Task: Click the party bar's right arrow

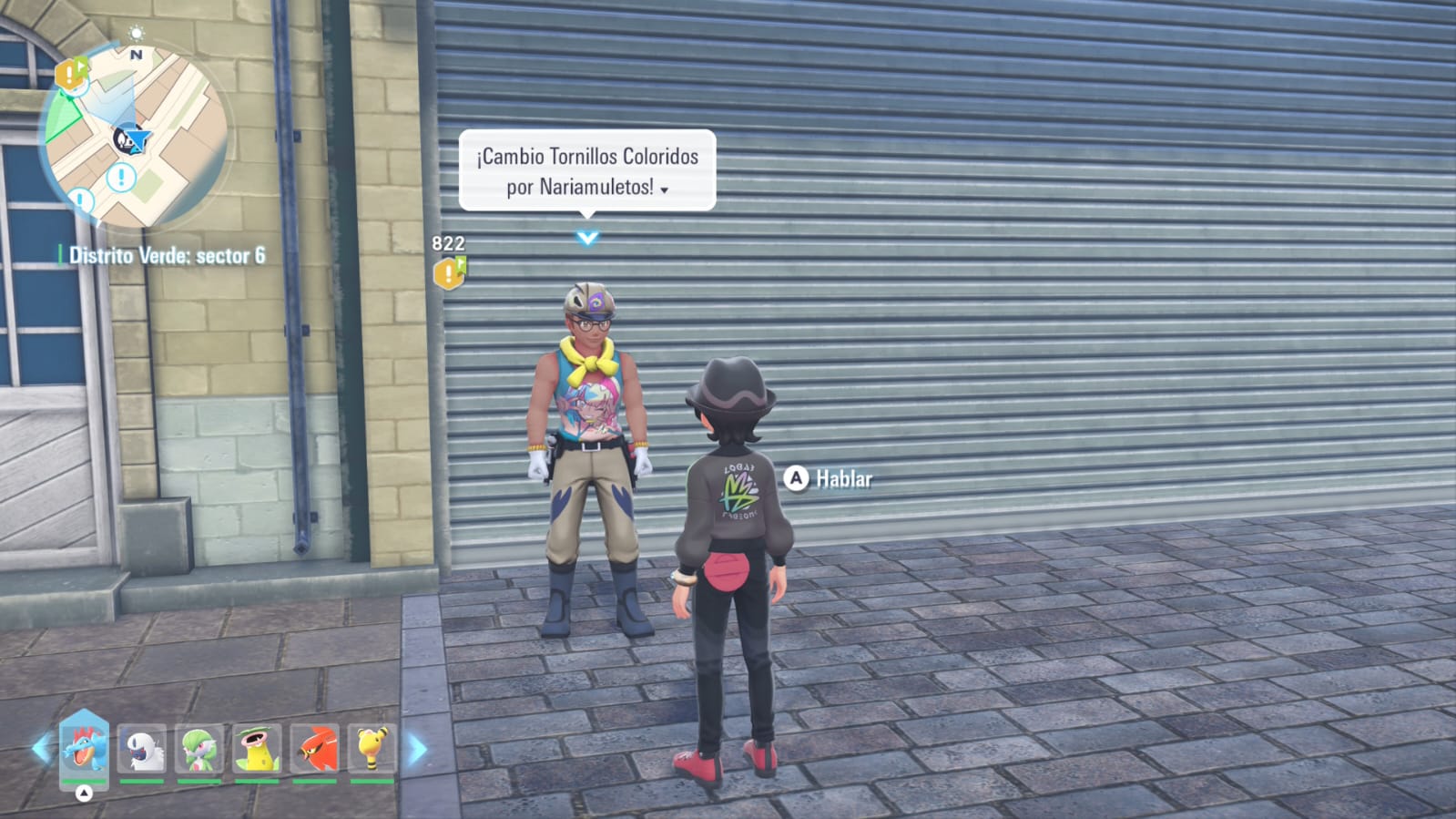Action: [x=417, y=750]
